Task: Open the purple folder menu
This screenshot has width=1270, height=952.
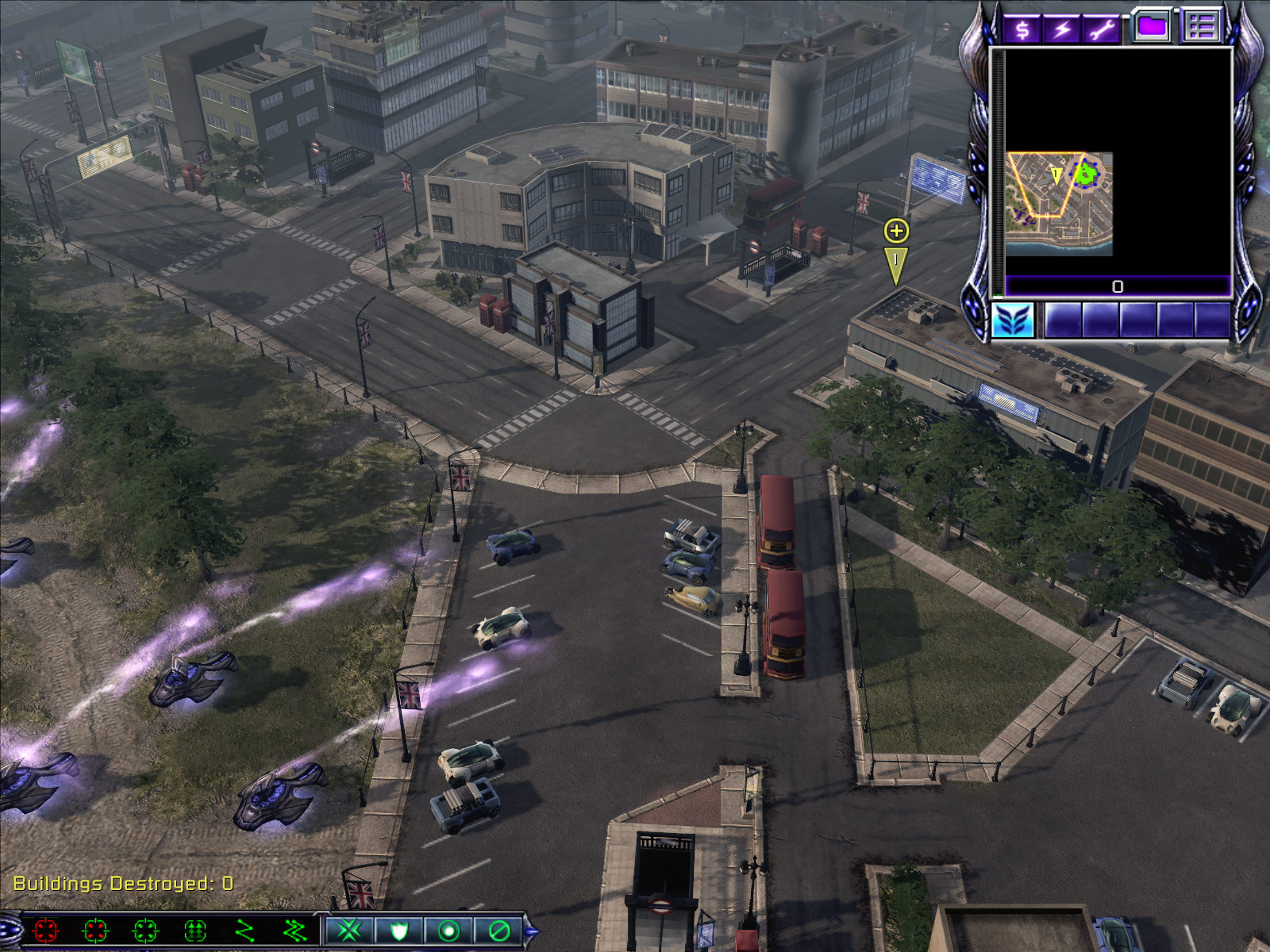Action: point(1152,26)
